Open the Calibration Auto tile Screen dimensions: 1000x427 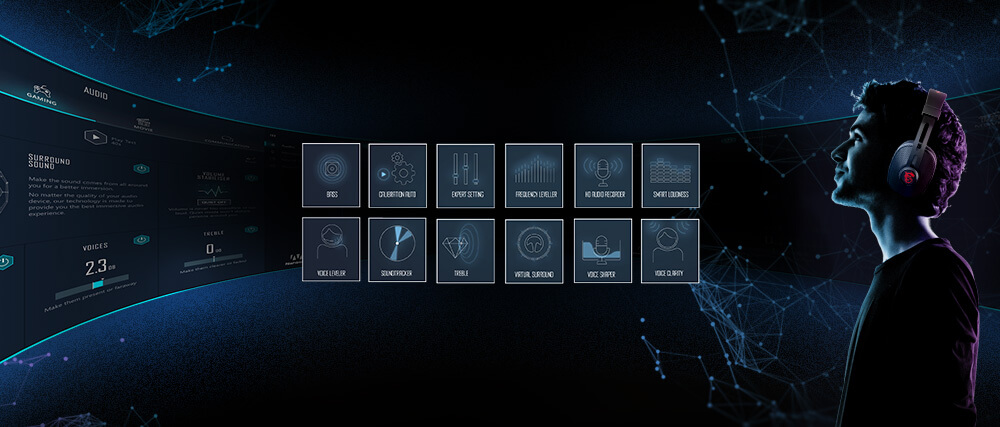pos(398,175)
